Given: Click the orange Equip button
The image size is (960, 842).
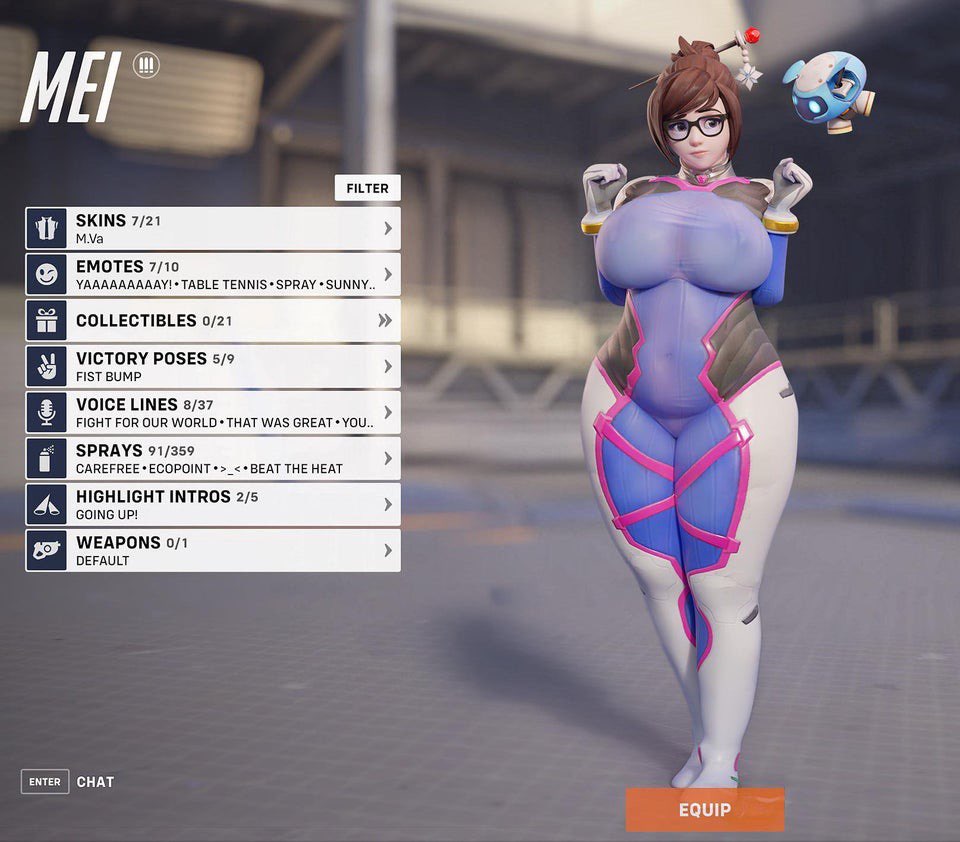Looking at the screenshot, I should click(705, 809).
